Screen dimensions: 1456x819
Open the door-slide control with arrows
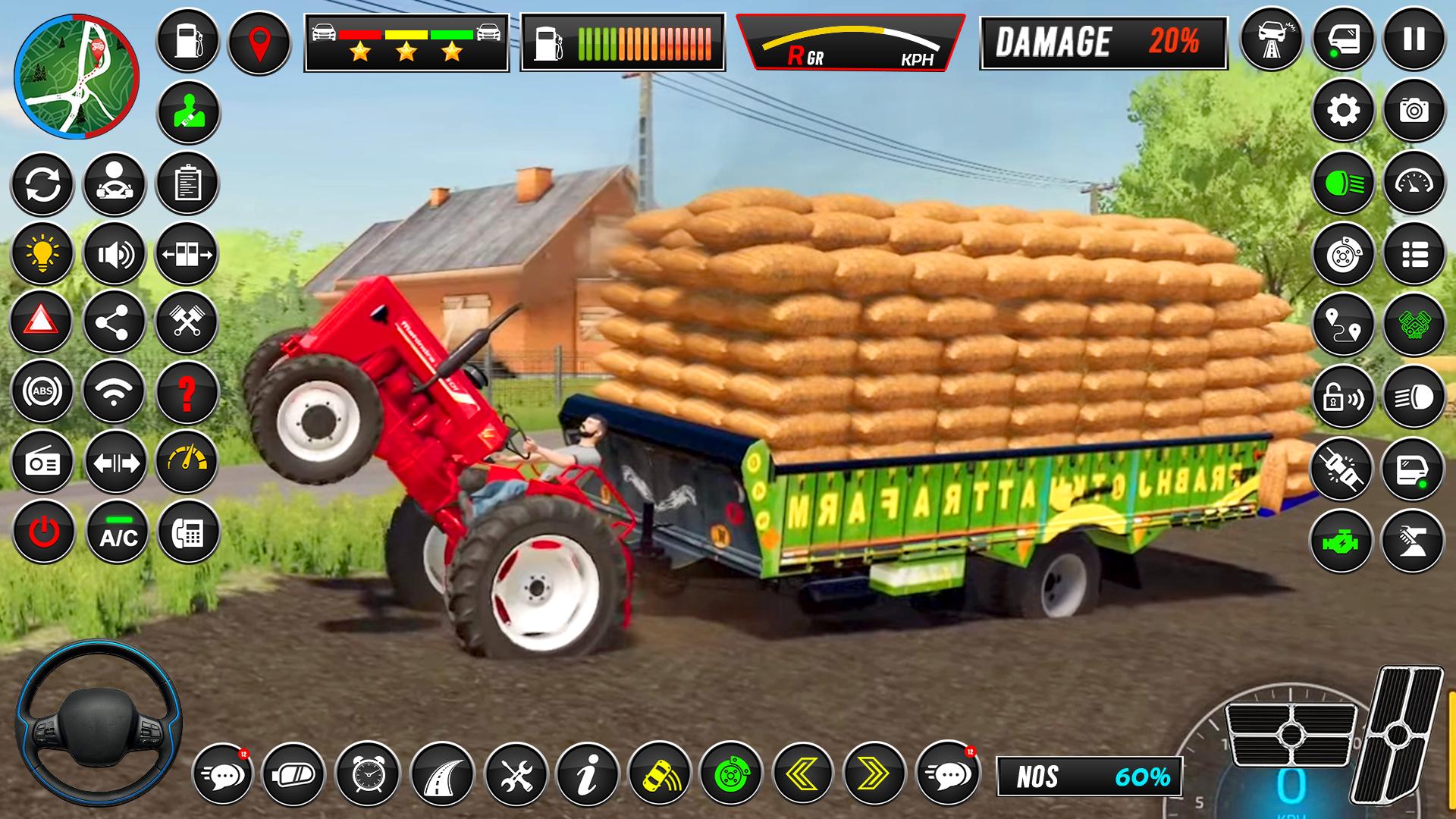click(186, 253)
